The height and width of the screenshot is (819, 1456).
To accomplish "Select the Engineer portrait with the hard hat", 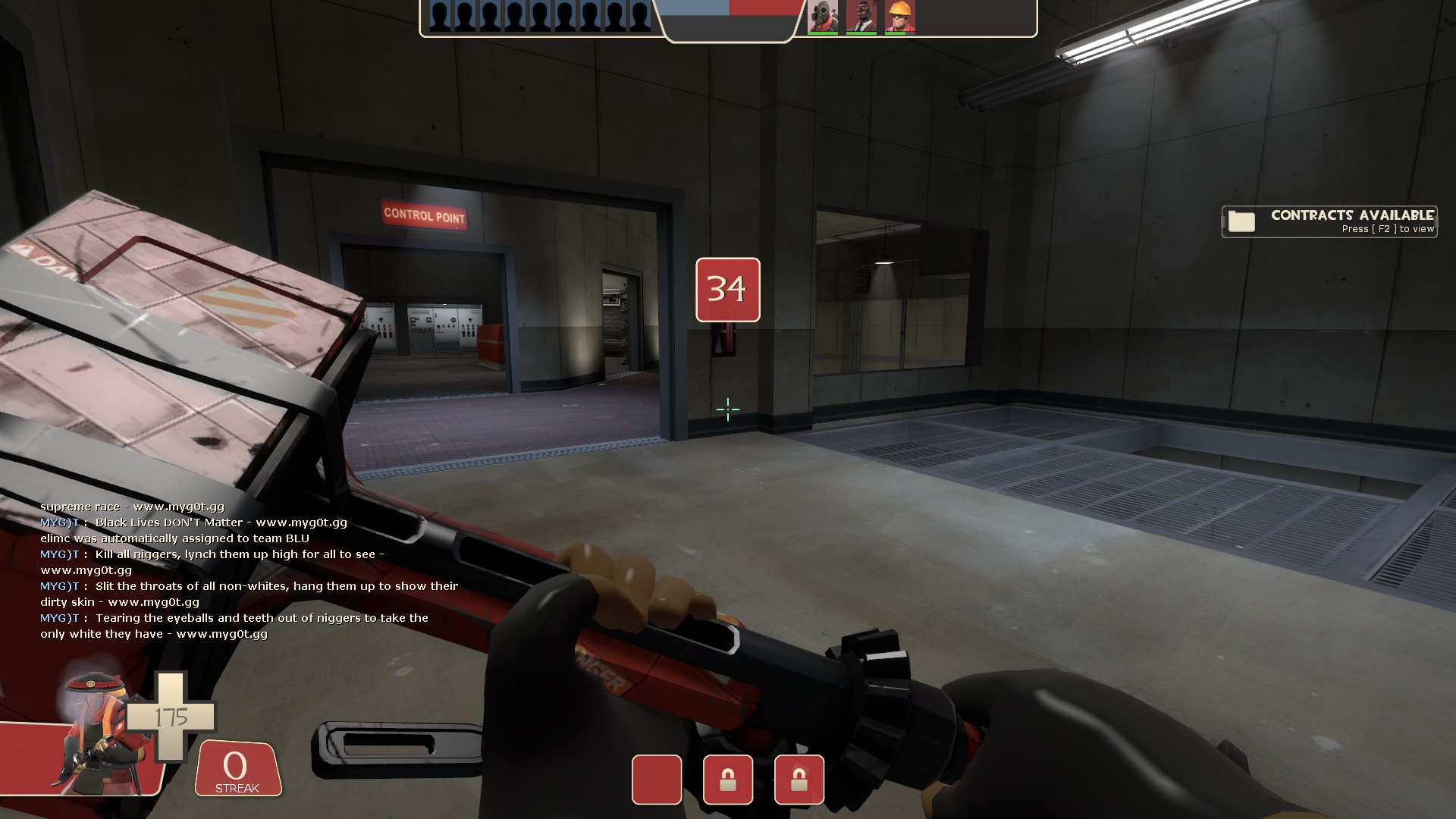I will 899,17.
